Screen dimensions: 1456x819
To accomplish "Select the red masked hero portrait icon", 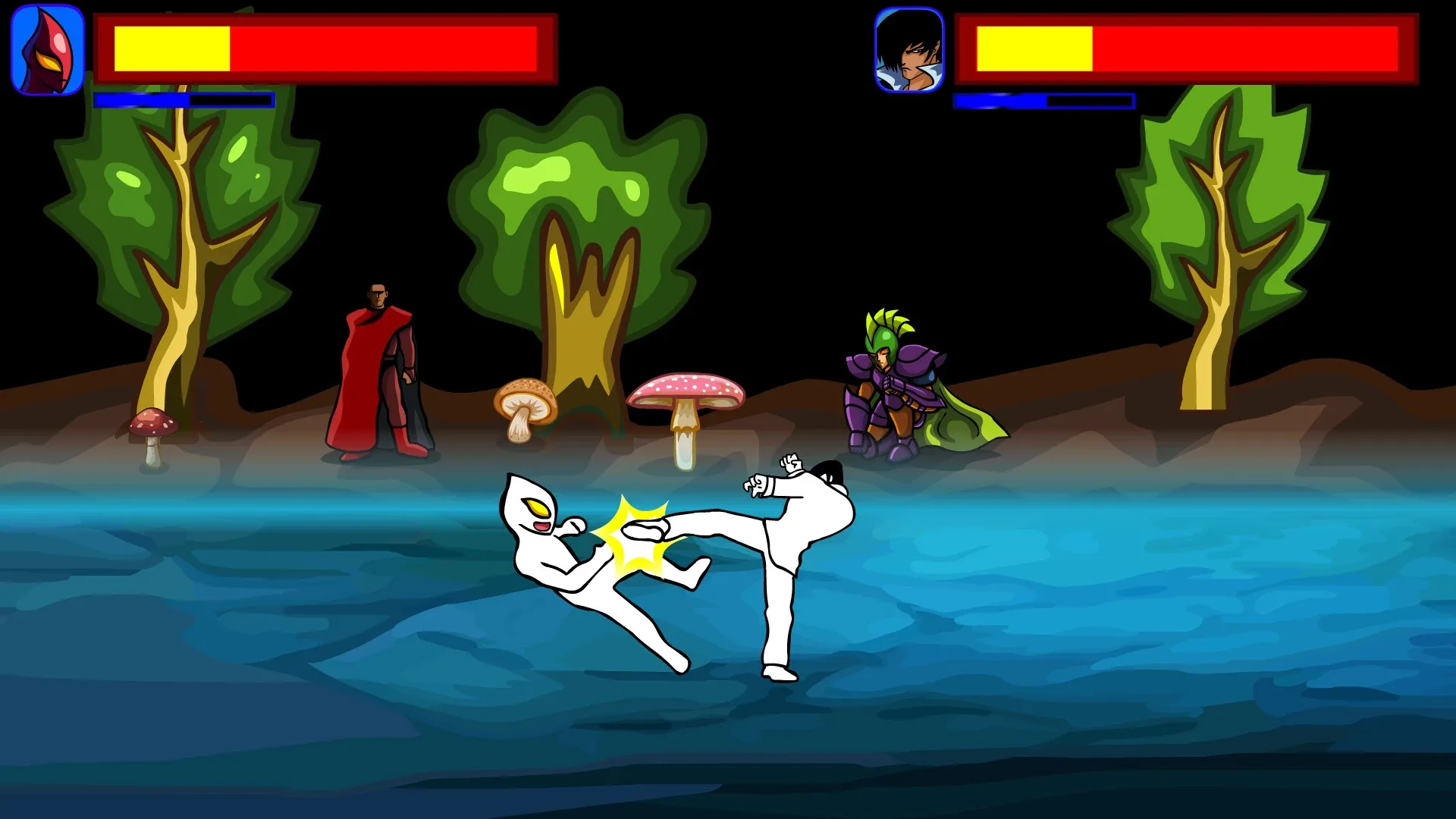I will tap(45, 45).
